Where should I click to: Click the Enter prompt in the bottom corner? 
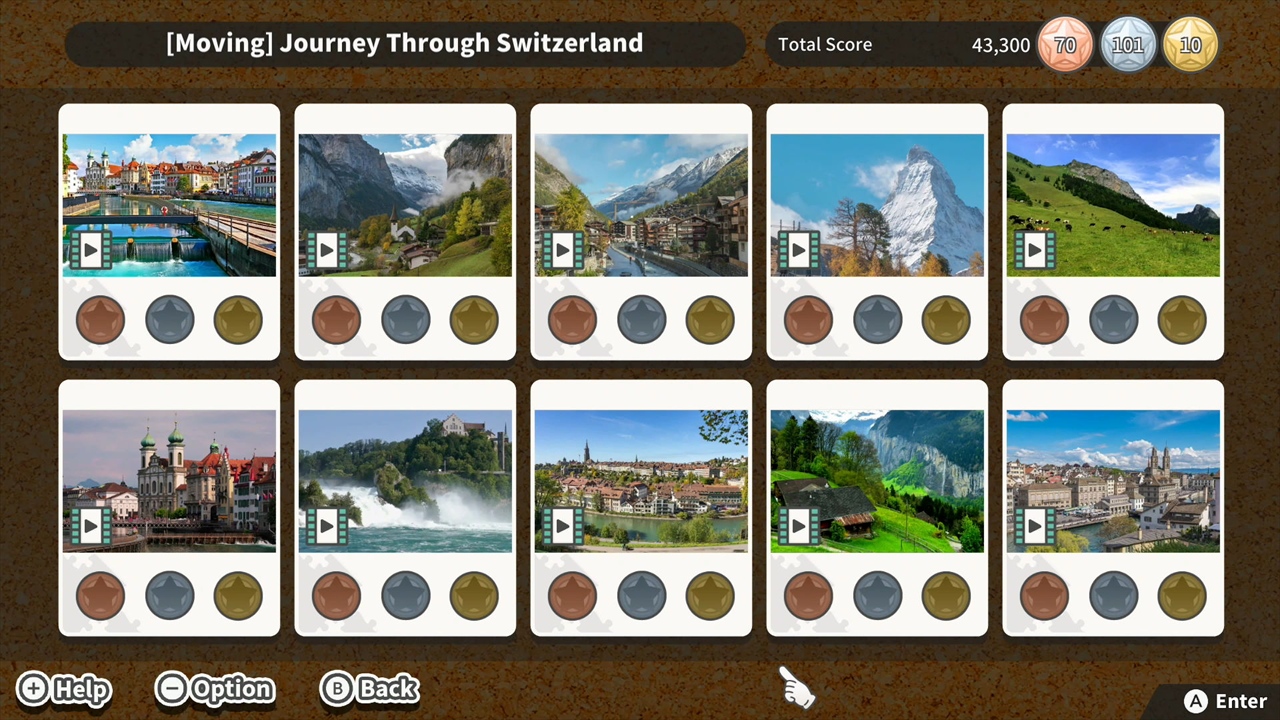coord(1225,701)
